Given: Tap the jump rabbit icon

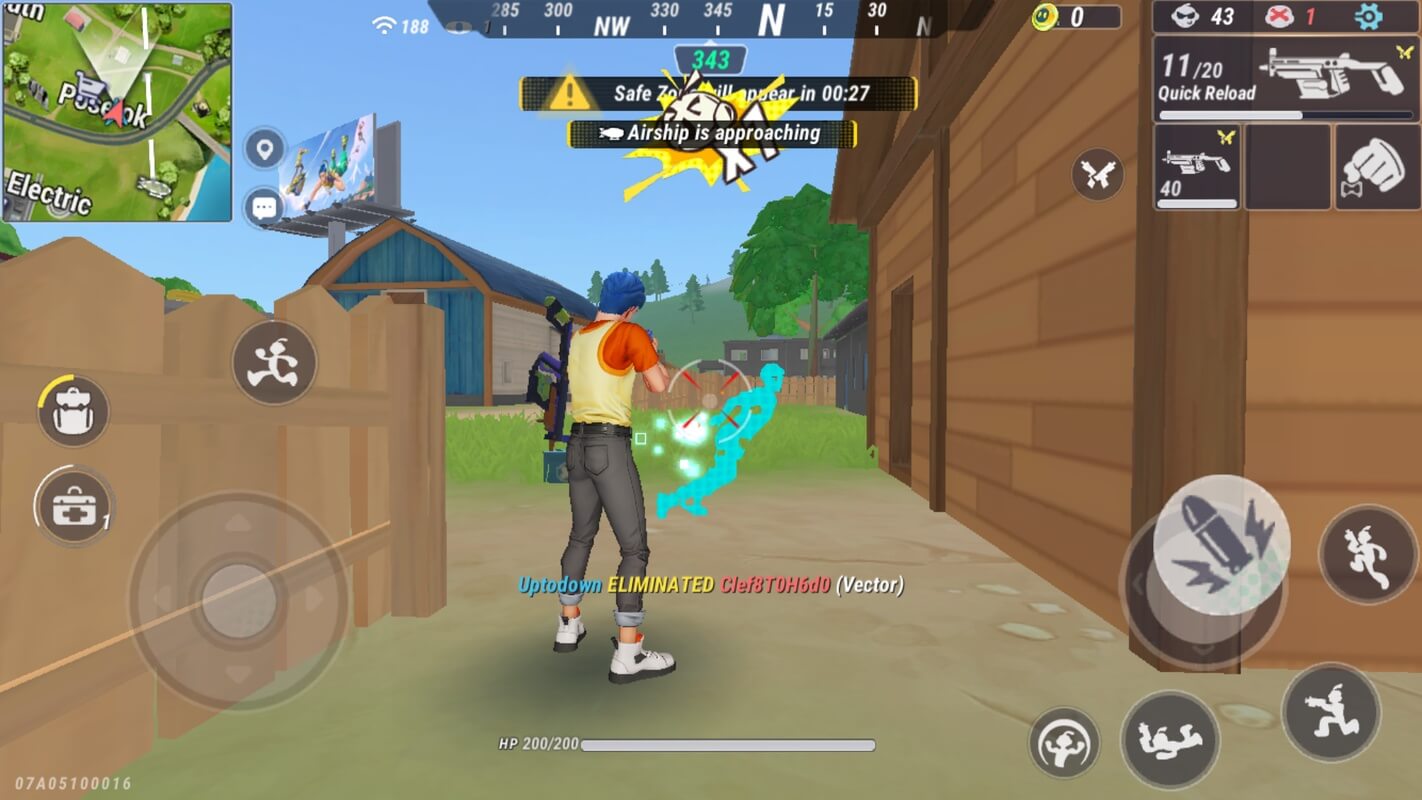Looking at the screenshot, I should coord(1367,558).
